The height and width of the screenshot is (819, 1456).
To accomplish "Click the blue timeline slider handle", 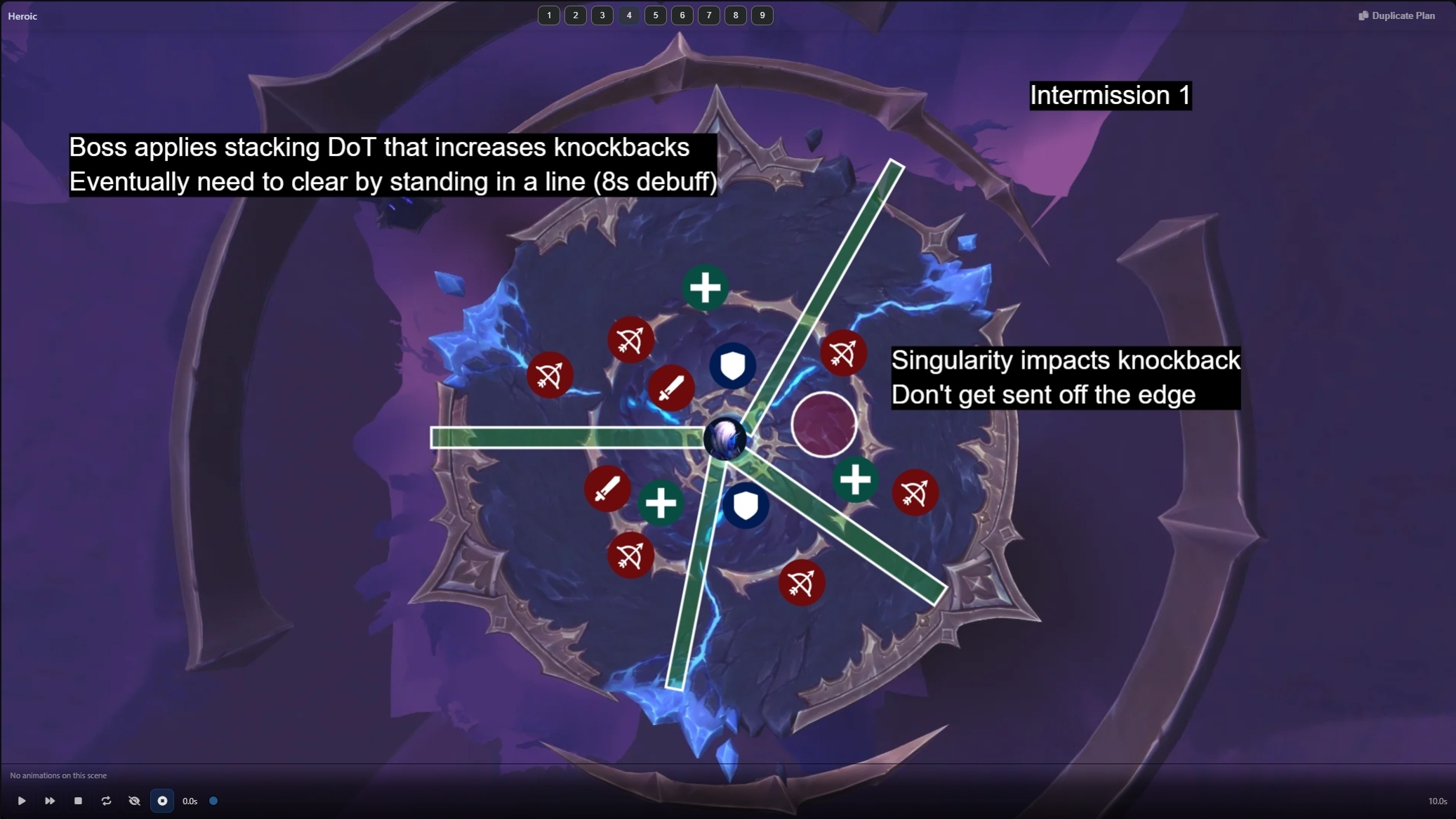I will coord(213,801).
